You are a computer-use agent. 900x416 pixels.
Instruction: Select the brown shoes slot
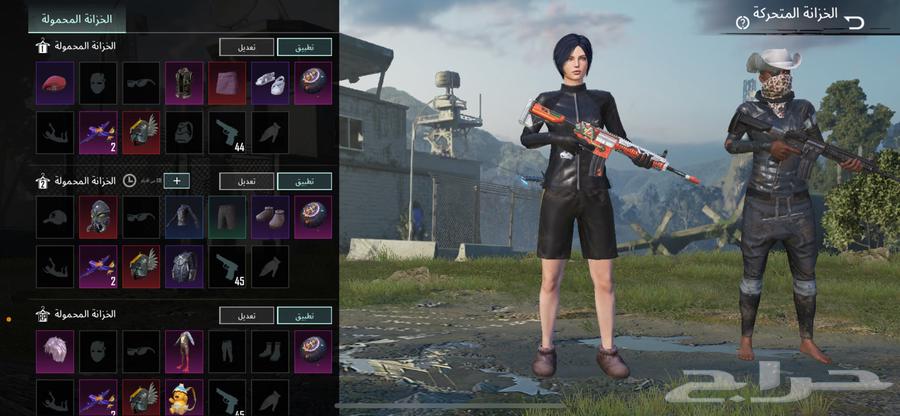point(270,217)
